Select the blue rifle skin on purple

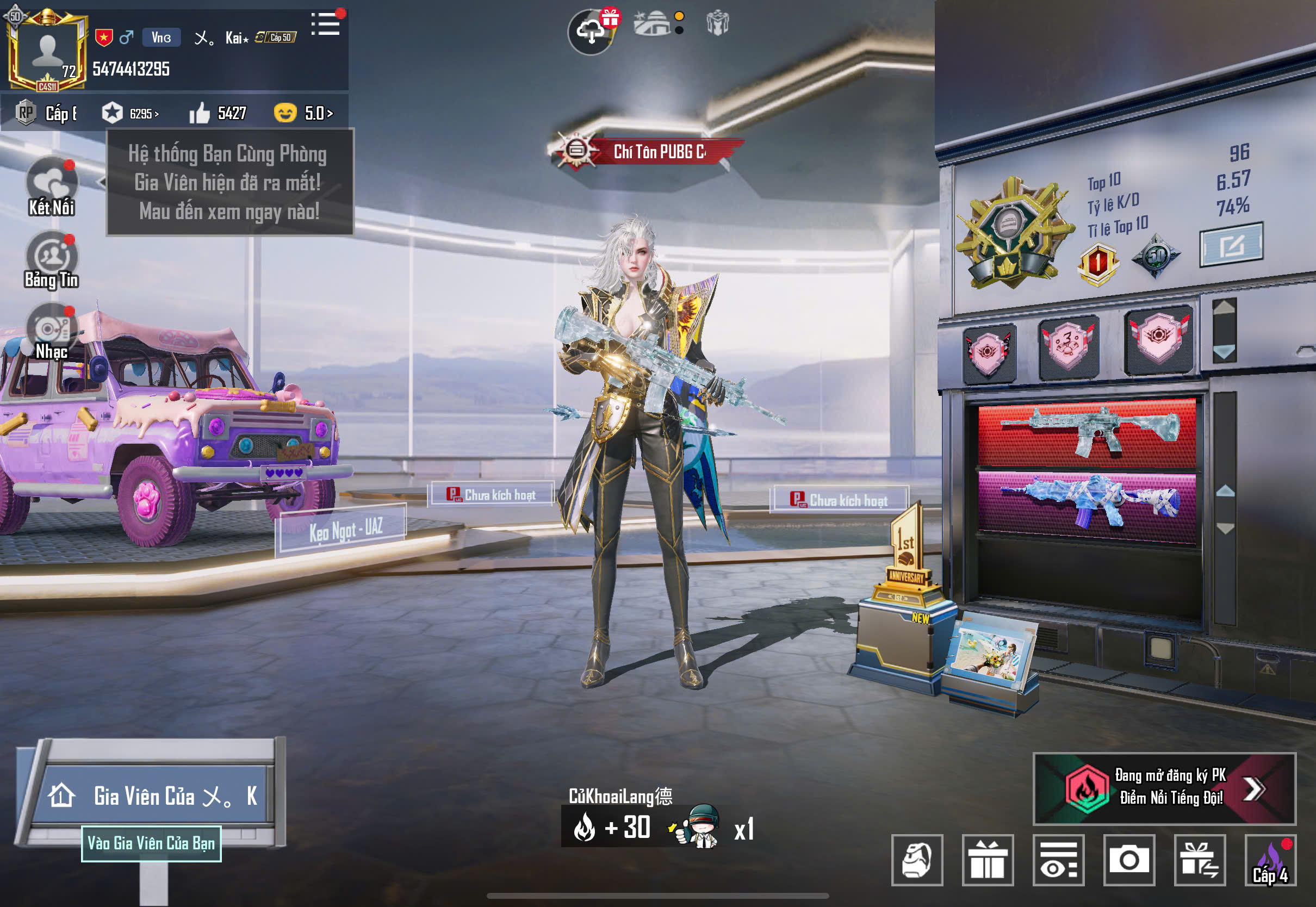point(1087,504)
